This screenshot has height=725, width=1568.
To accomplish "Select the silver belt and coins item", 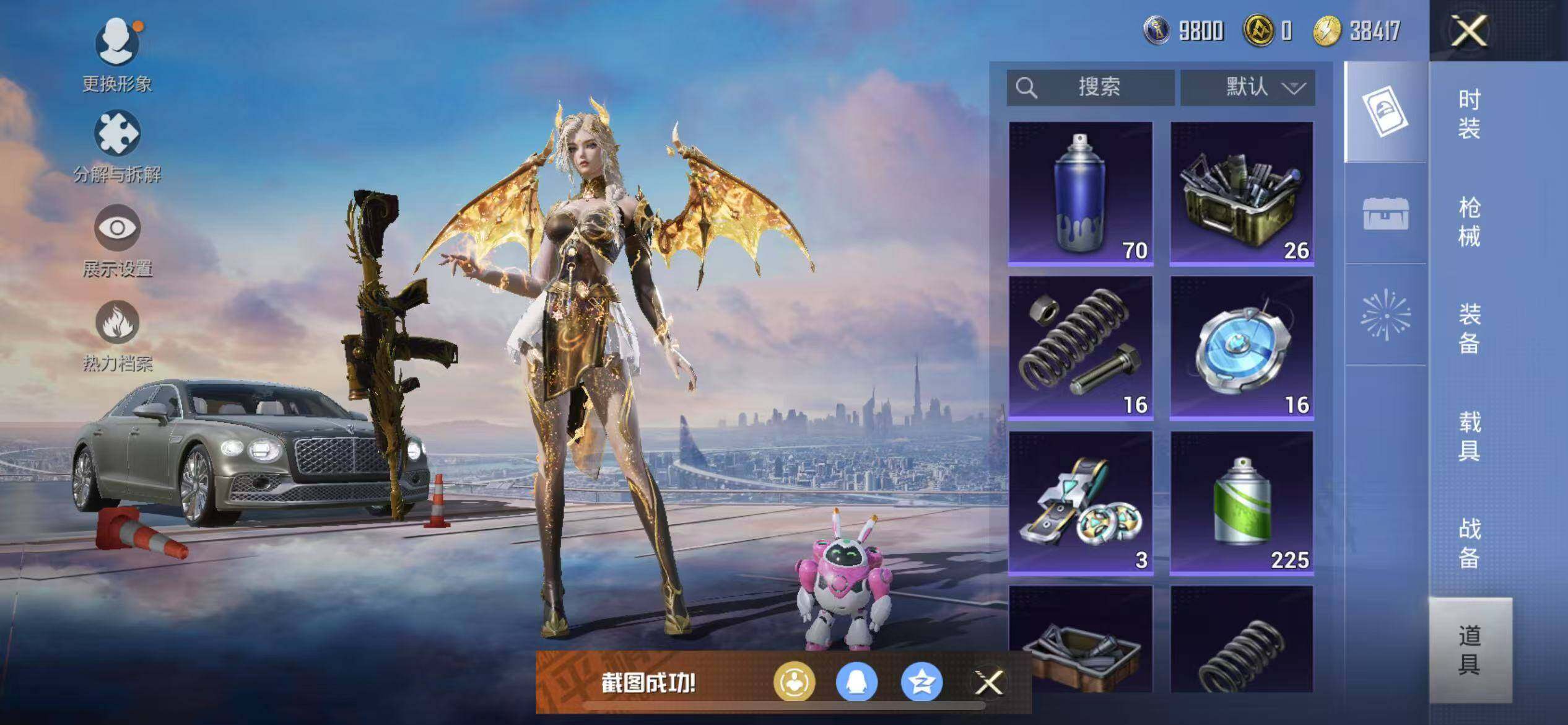I will click(1080, 503).
